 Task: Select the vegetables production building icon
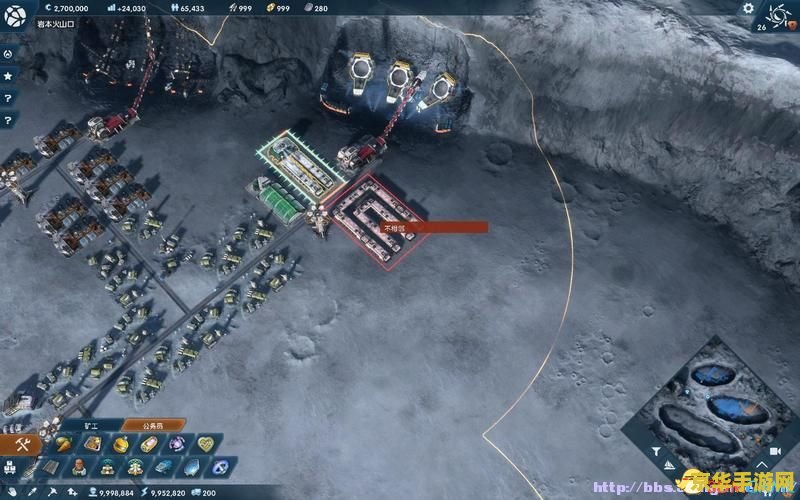65,444
